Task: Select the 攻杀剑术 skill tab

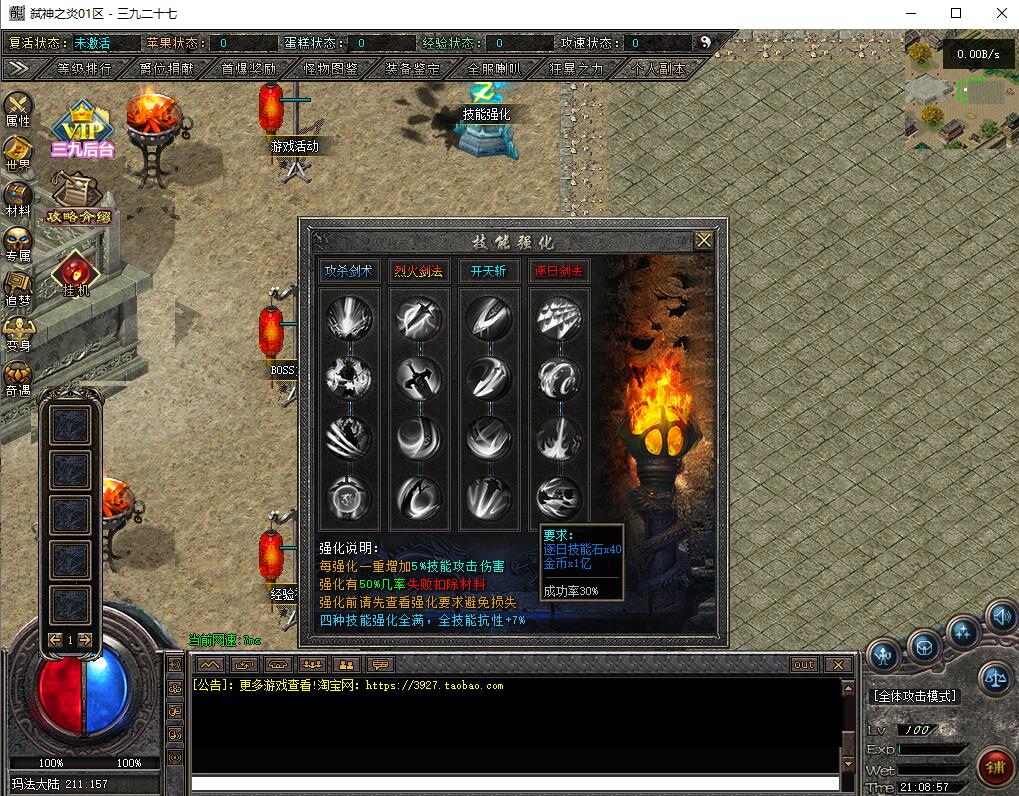Action: click(349, 271)
